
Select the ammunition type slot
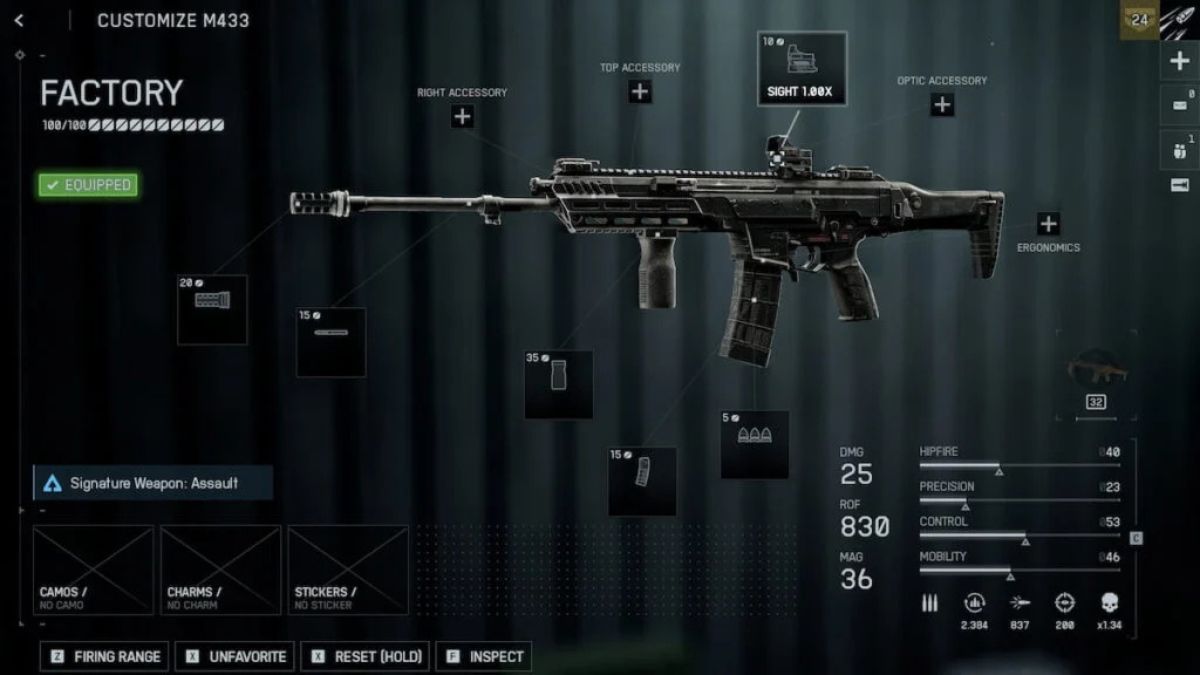click(x=755, y=444)
